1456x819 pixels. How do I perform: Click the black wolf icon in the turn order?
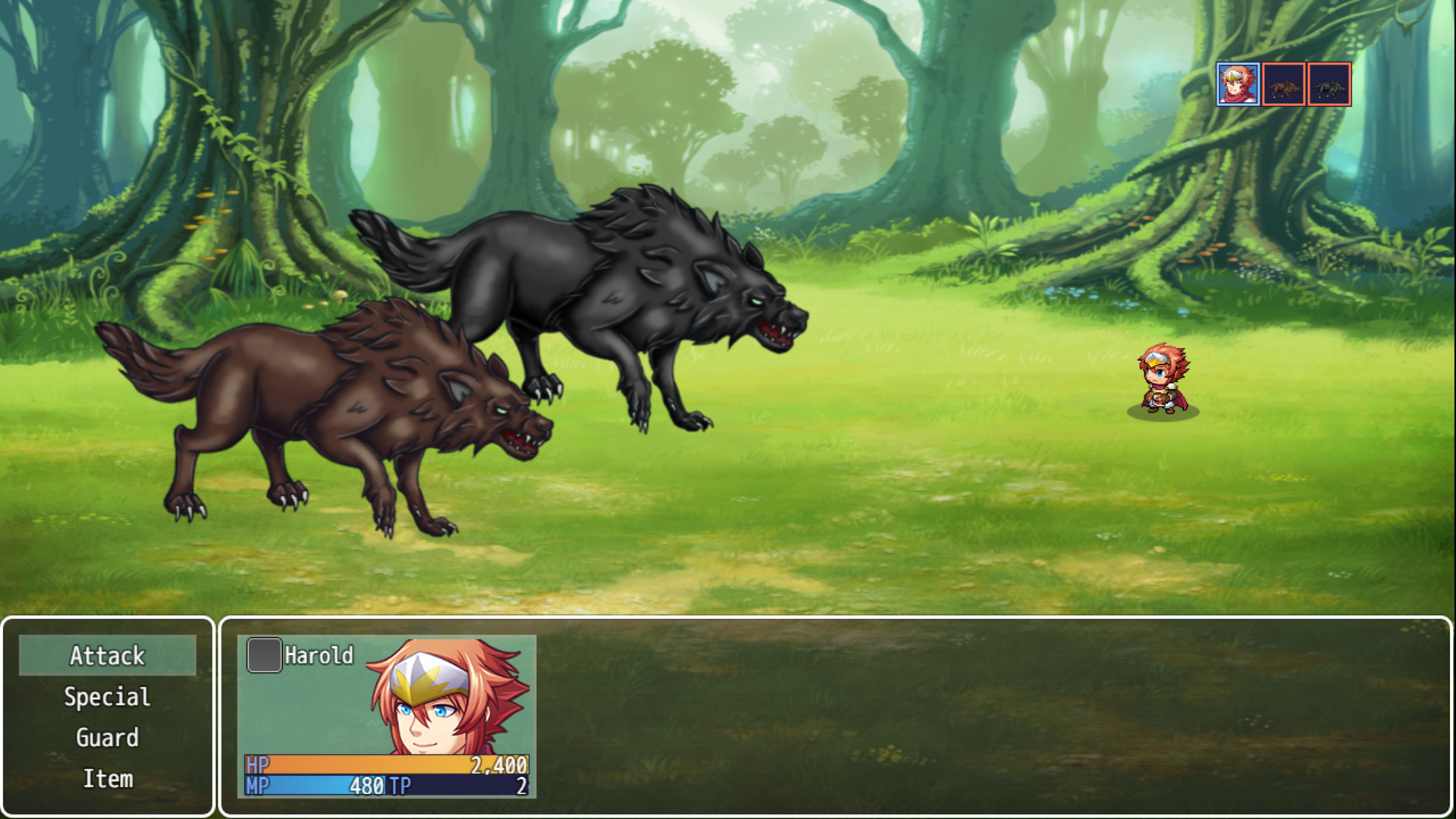tap(1329, 85)
